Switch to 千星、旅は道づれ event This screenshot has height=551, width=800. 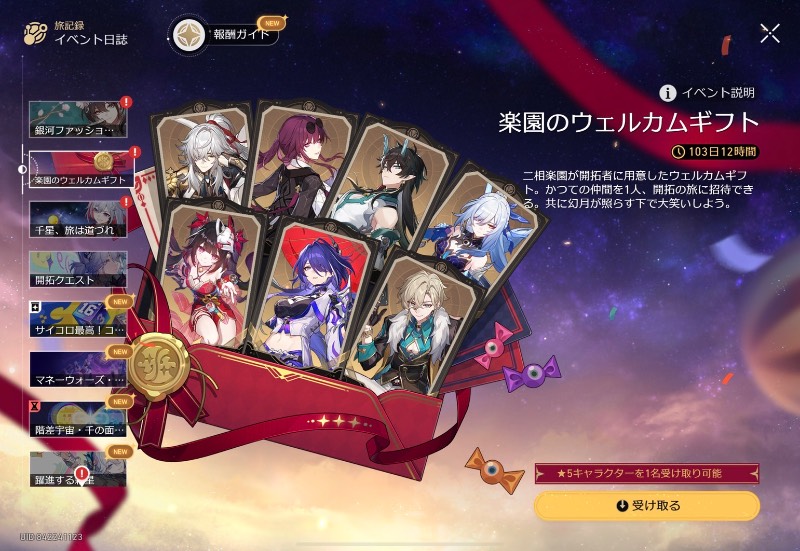point(79,218)
